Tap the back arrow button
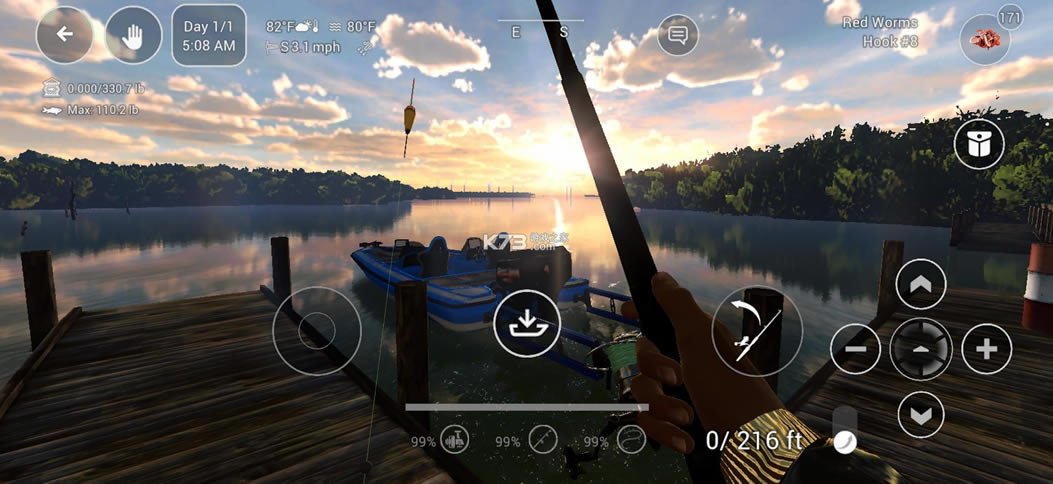 pos(65,35)
